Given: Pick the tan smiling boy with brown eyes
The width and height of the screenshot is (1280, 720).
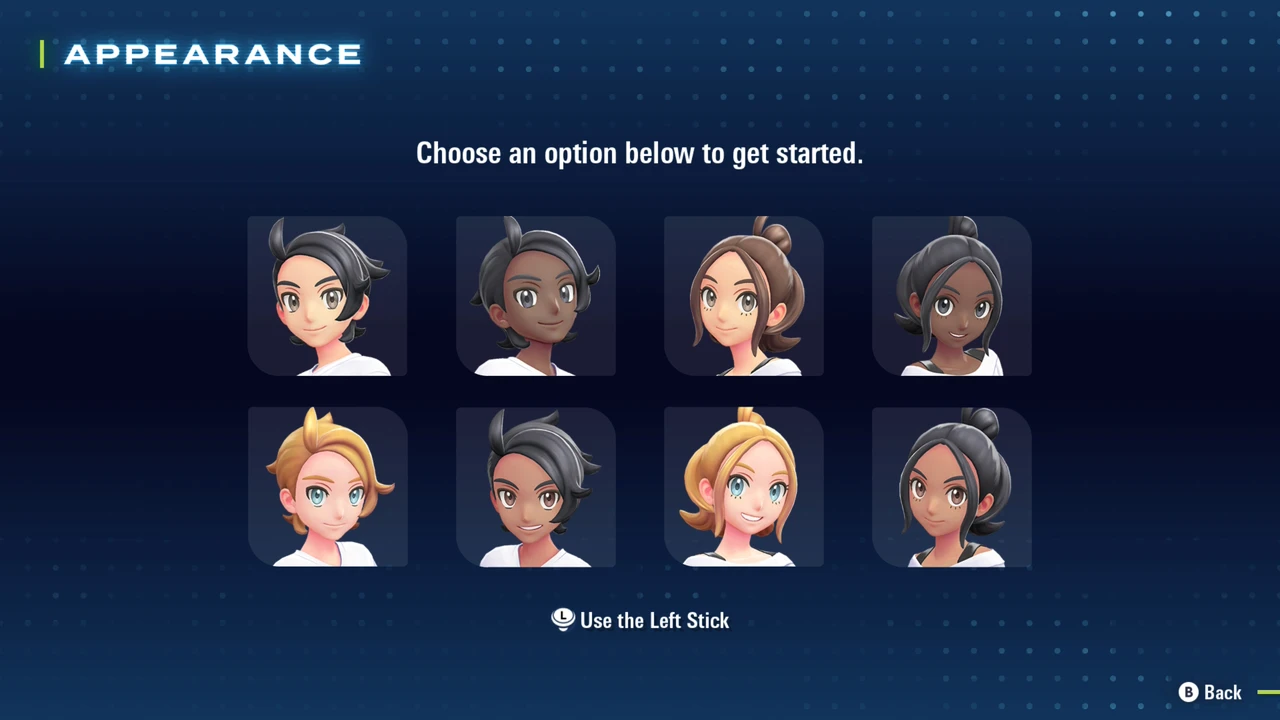Looking at the screenshot, I should click(535, 487).
